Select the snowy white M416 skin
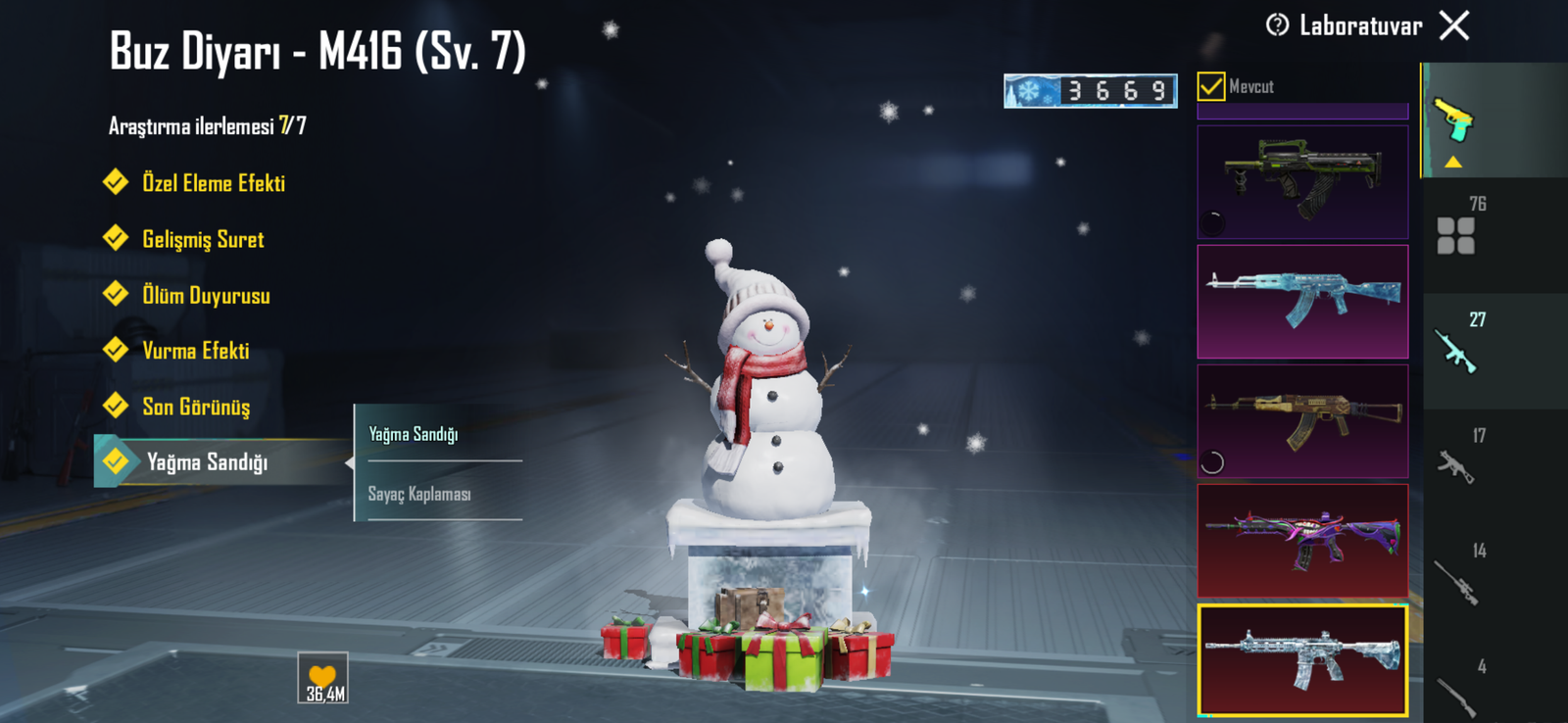Image resolution: width=1568 pixels, height=723 pixels. coord(1302,659)
